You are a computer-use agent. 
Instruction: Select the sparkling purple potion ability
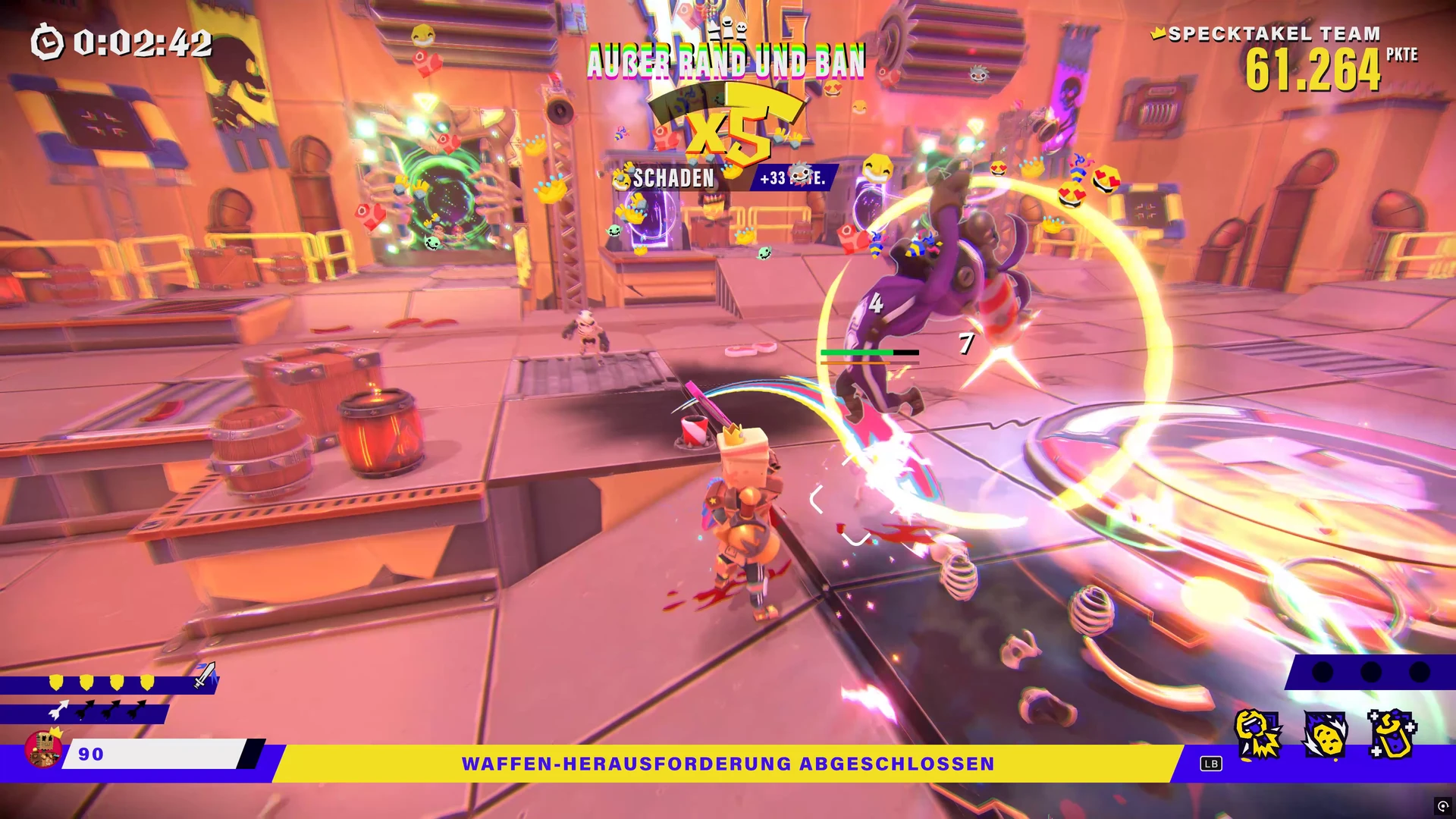tap(1392, 735)
